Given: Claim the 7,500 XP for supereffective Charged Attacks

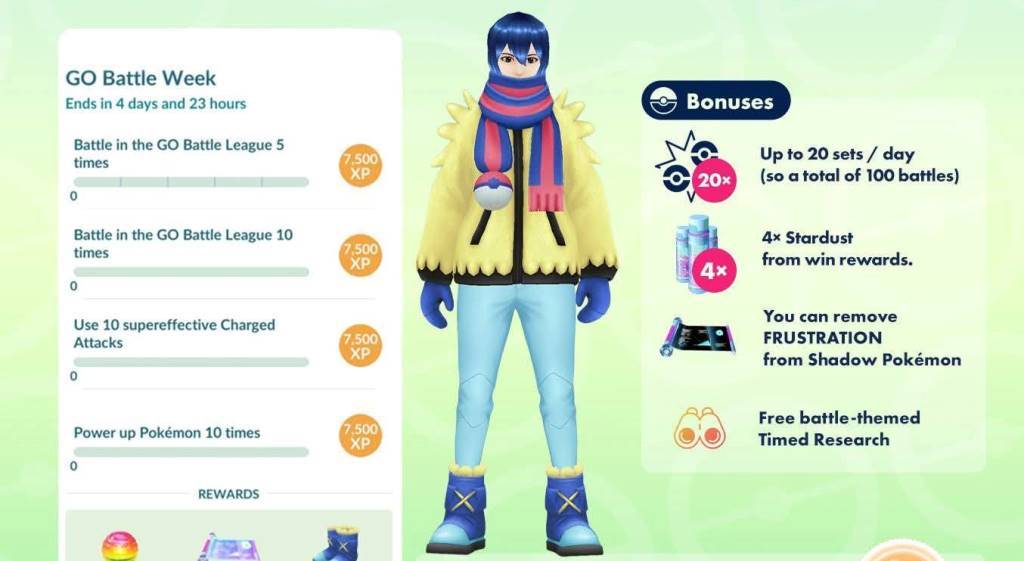Looking at the screenshot, I should 360,345.
